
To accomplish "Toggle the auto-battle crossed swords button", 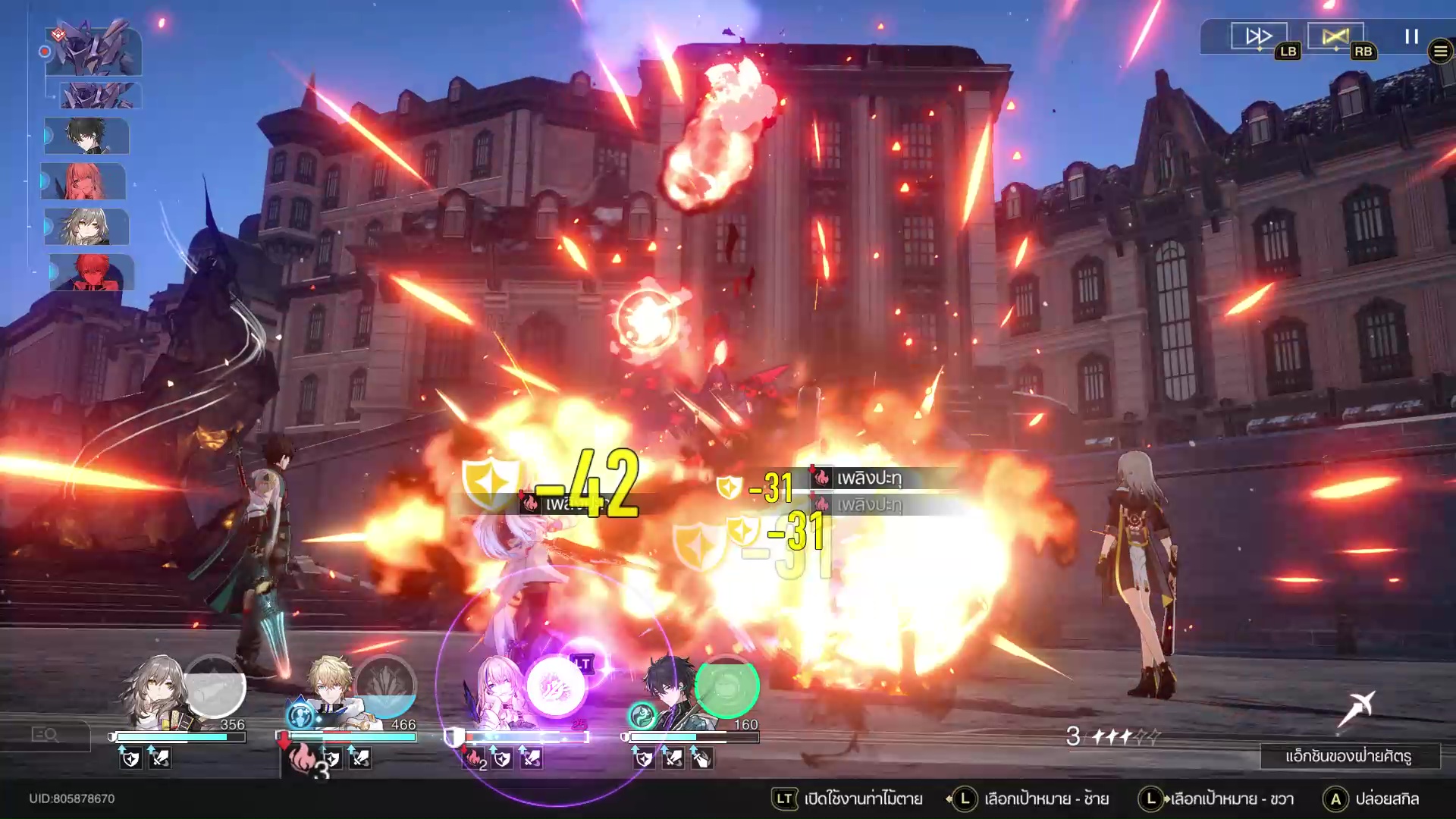I will (x=1335, y=36).
